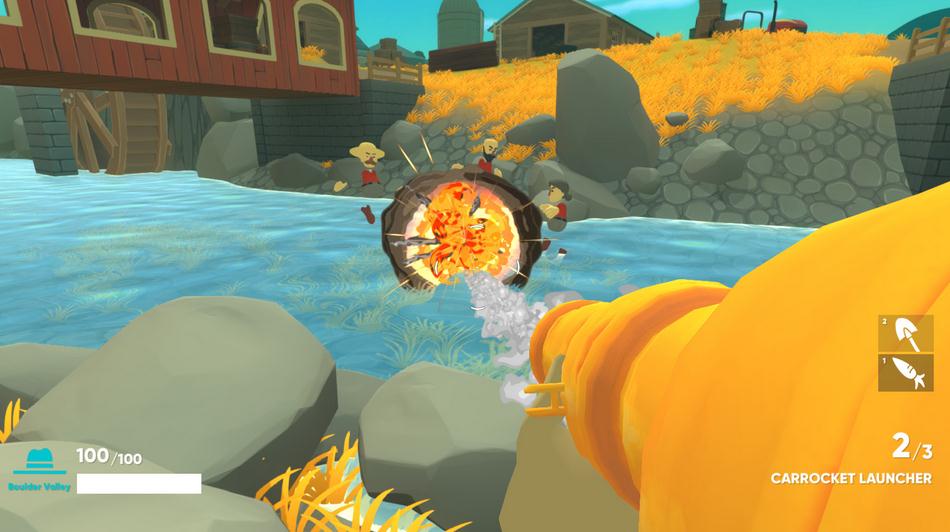Choose the carrot rocket weapon slot
This screenshot has width=950, height=532.
pos(905,372)
